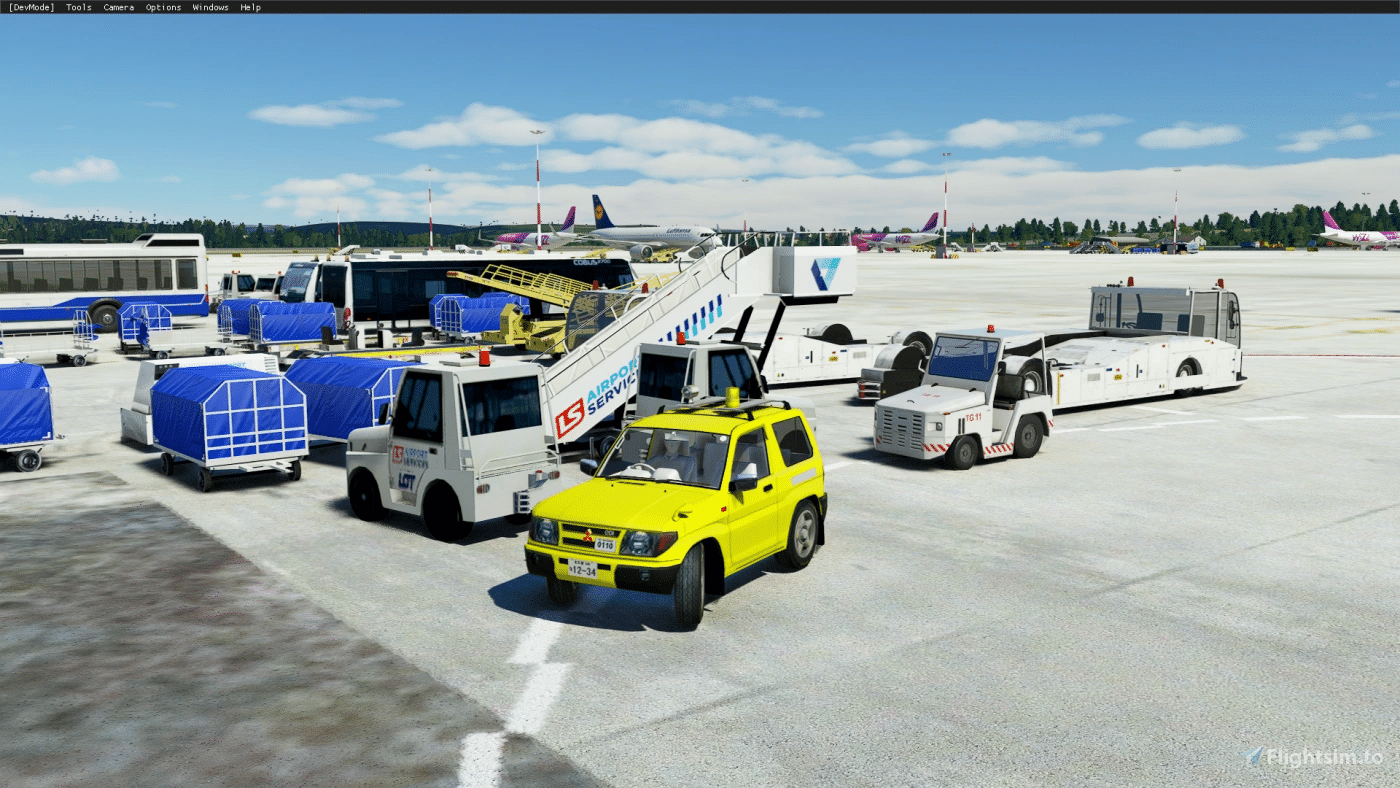Open the Options menu
1400x788 pixels.
[163, 7]
